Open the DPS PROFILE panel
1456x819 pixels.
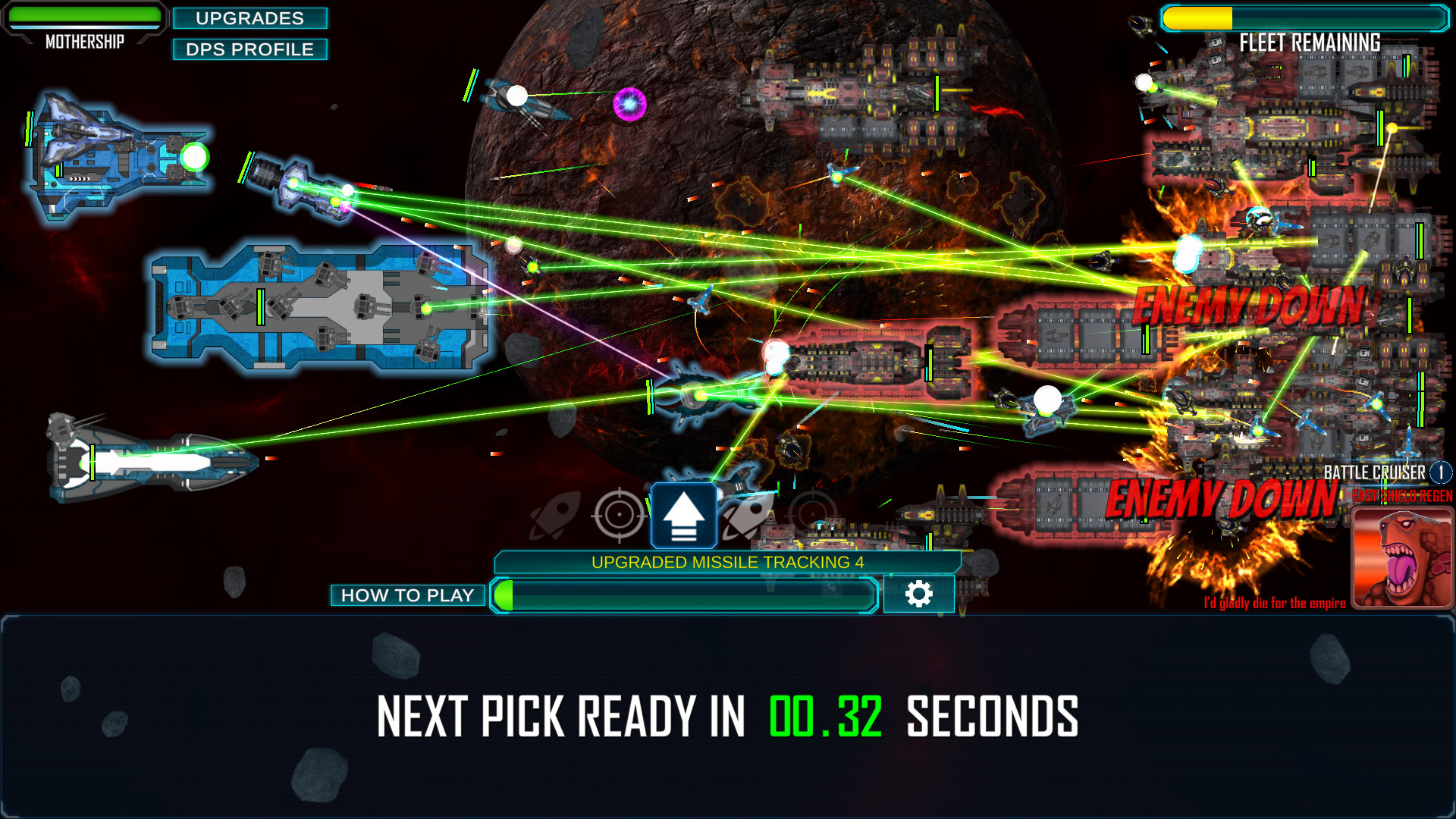[250, 49]
